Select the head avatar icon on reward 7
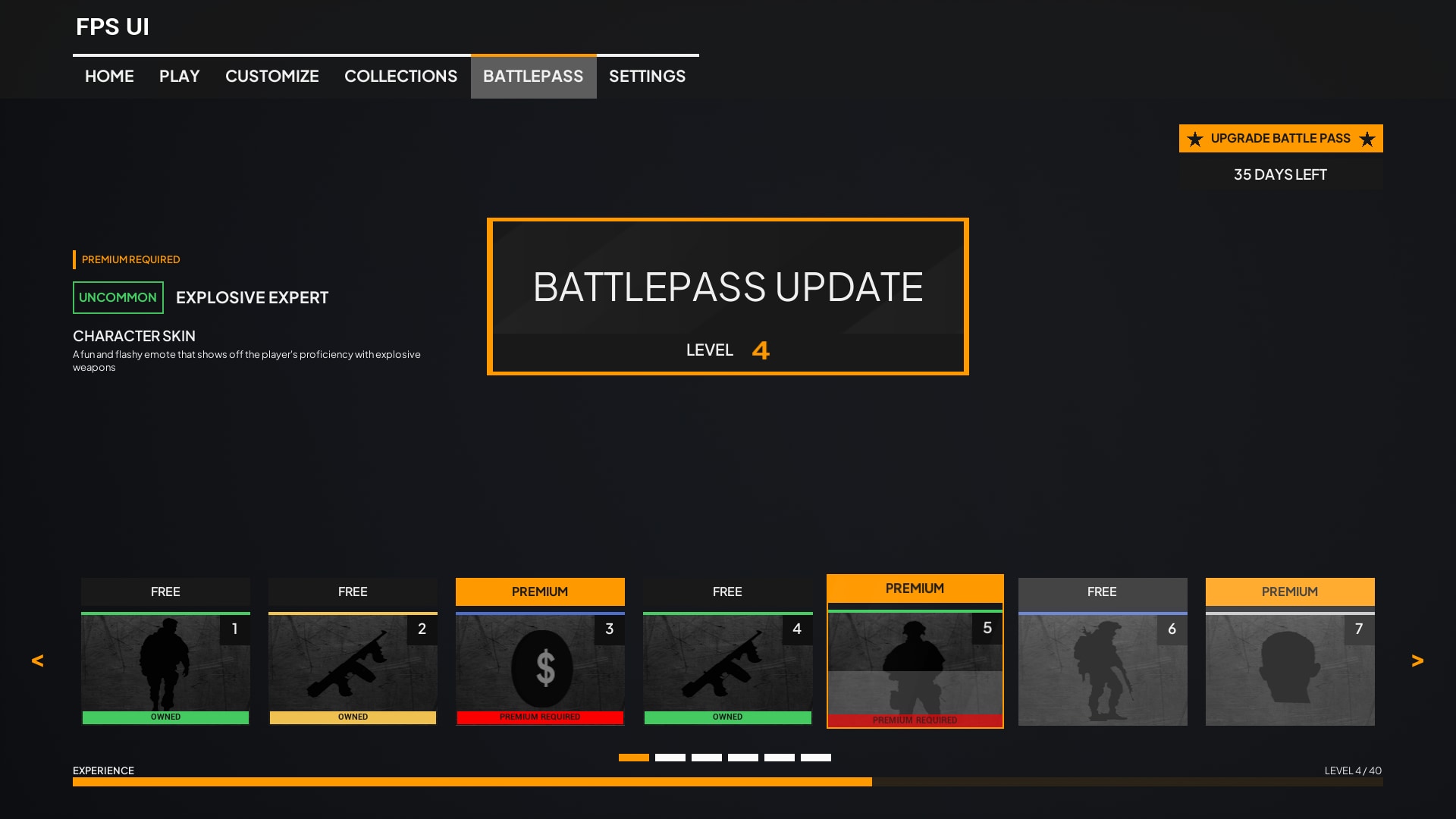The width and height of the screenshot is (1456, 819). click(x=1289, y=667)
